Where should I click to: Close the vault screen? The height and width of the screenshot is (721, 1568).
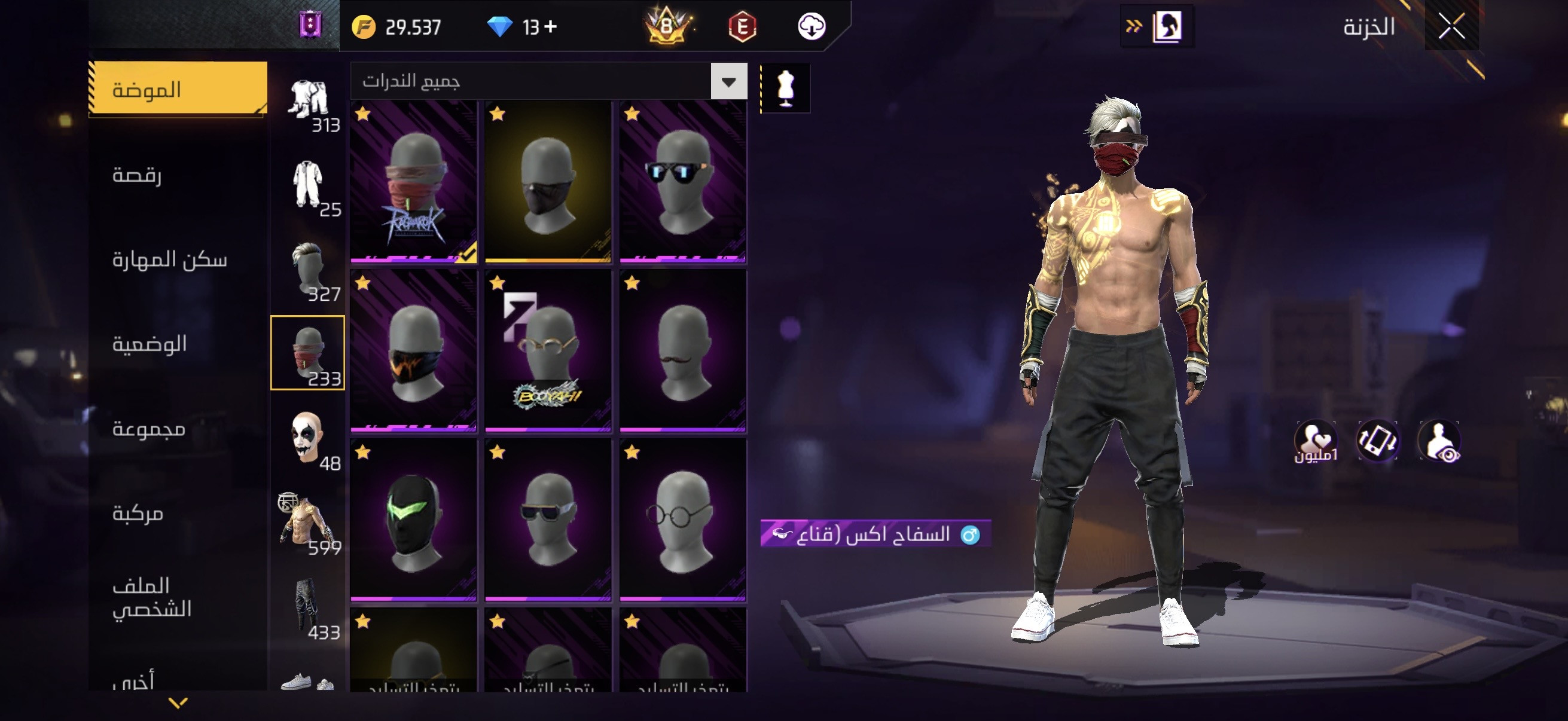click(x=1452, y=26)
